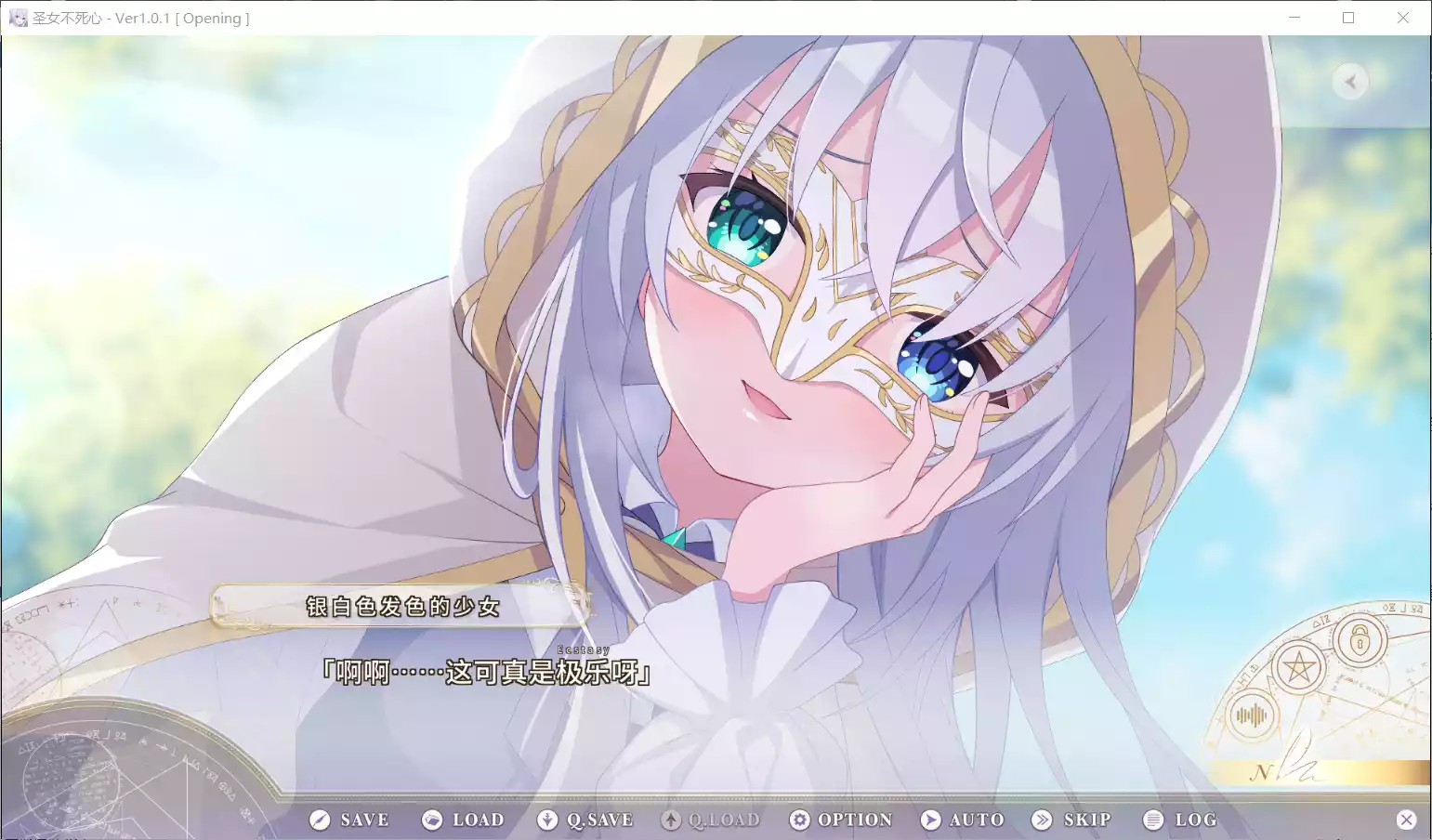Replay voice with the waveform icon
This screenshot has width=1432, height=840.
tap(1250, 715)
